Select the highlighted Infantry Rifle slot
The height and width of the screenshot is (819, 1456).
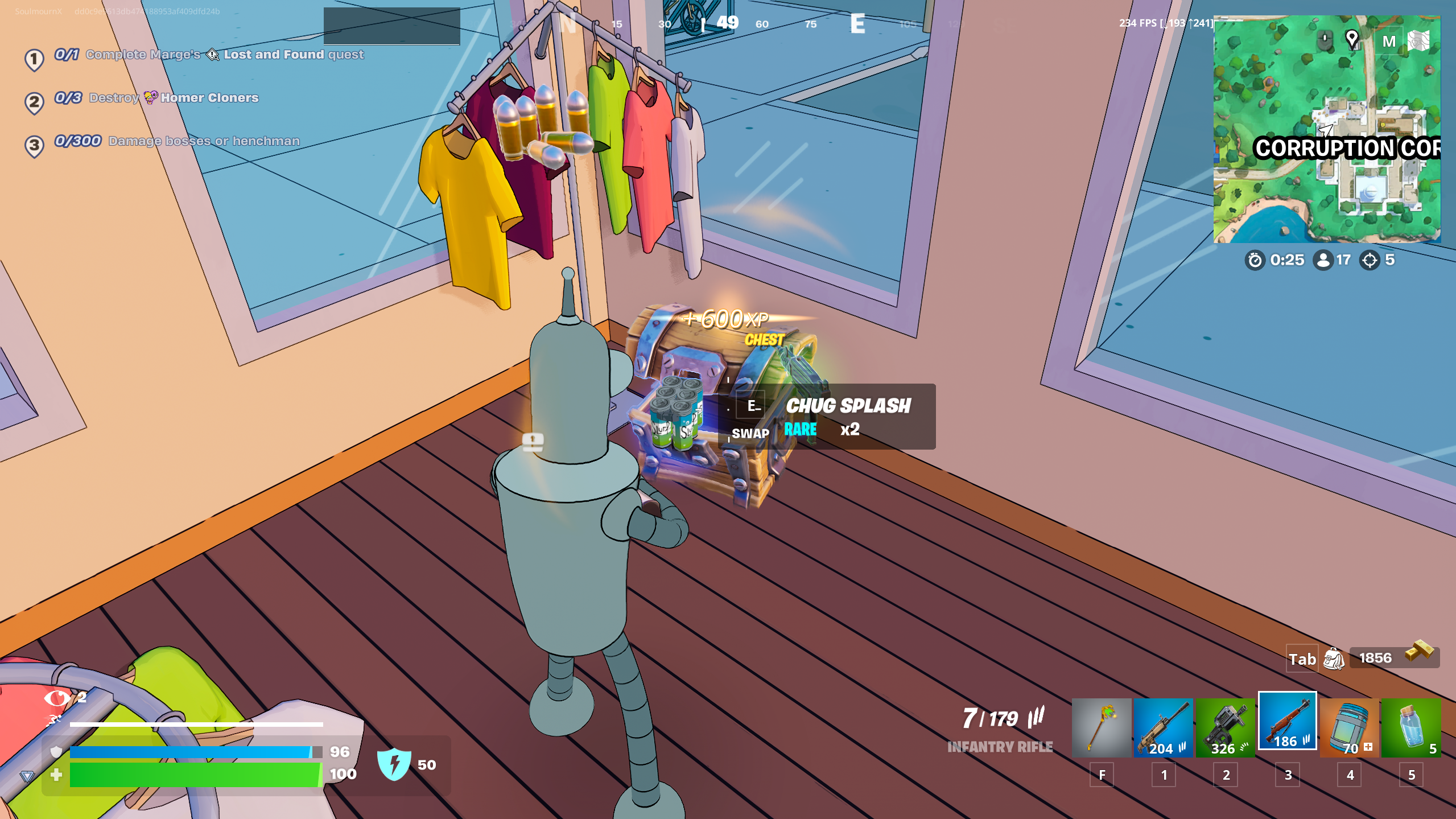coord(1287,722)
